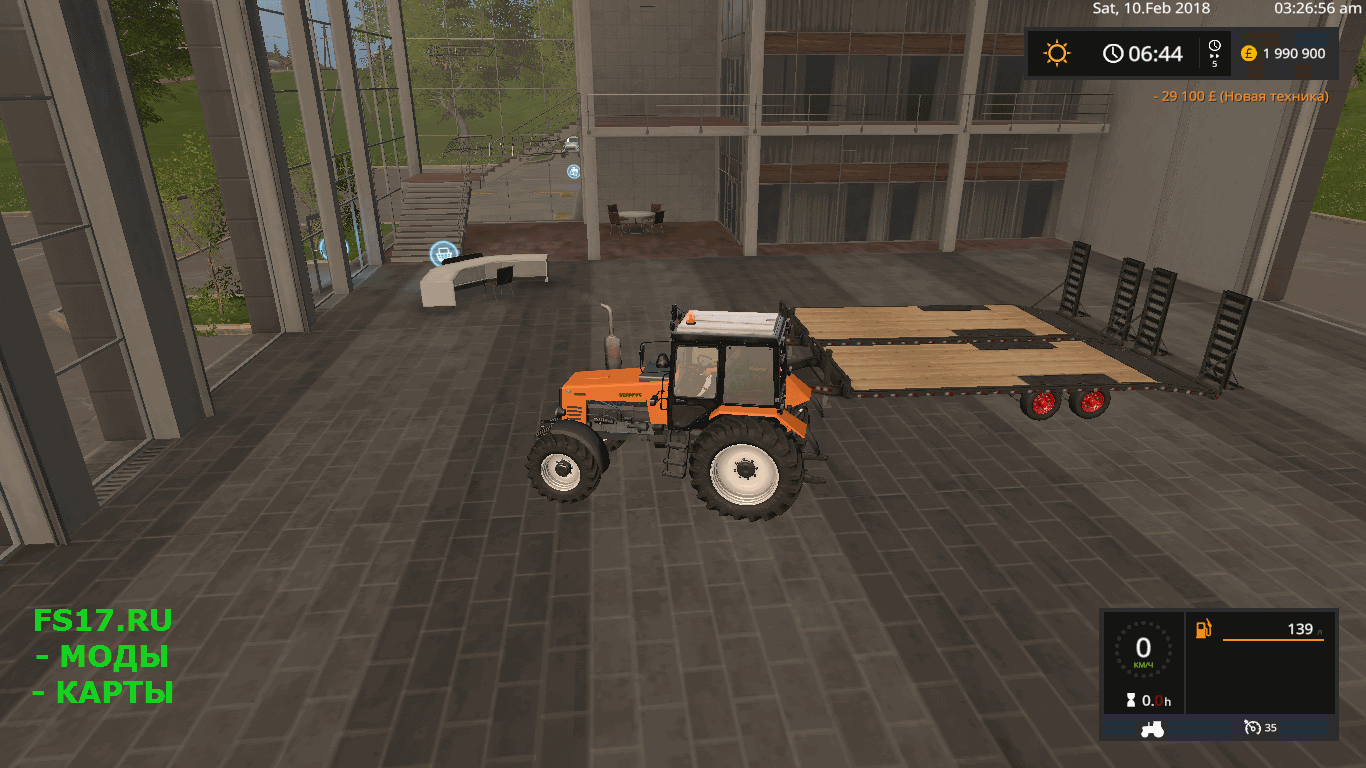
Task: Select the tractor icon in the vehicle panel
Action: [1151, 730]
